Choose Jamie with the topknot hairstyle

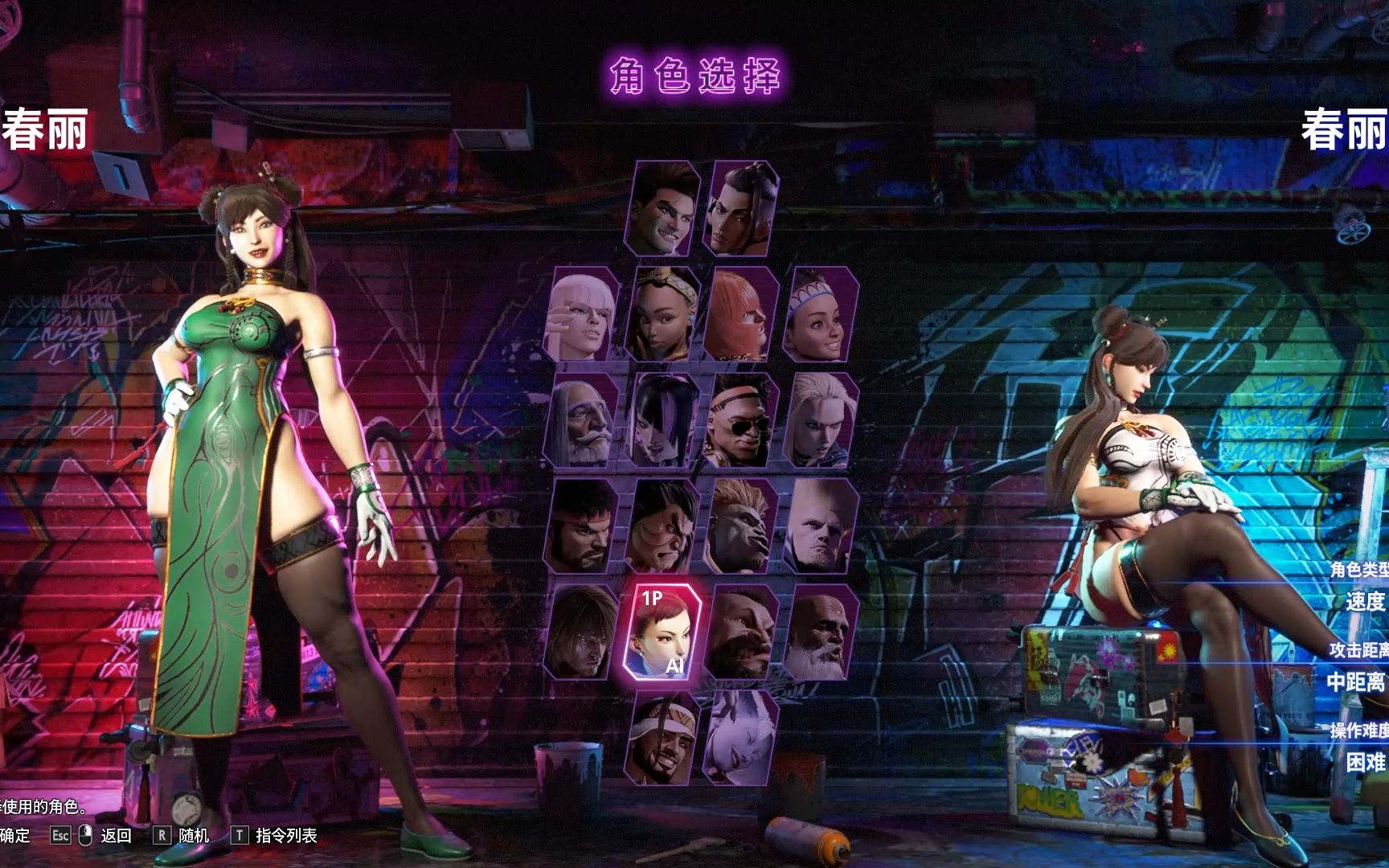click(741, 209)
